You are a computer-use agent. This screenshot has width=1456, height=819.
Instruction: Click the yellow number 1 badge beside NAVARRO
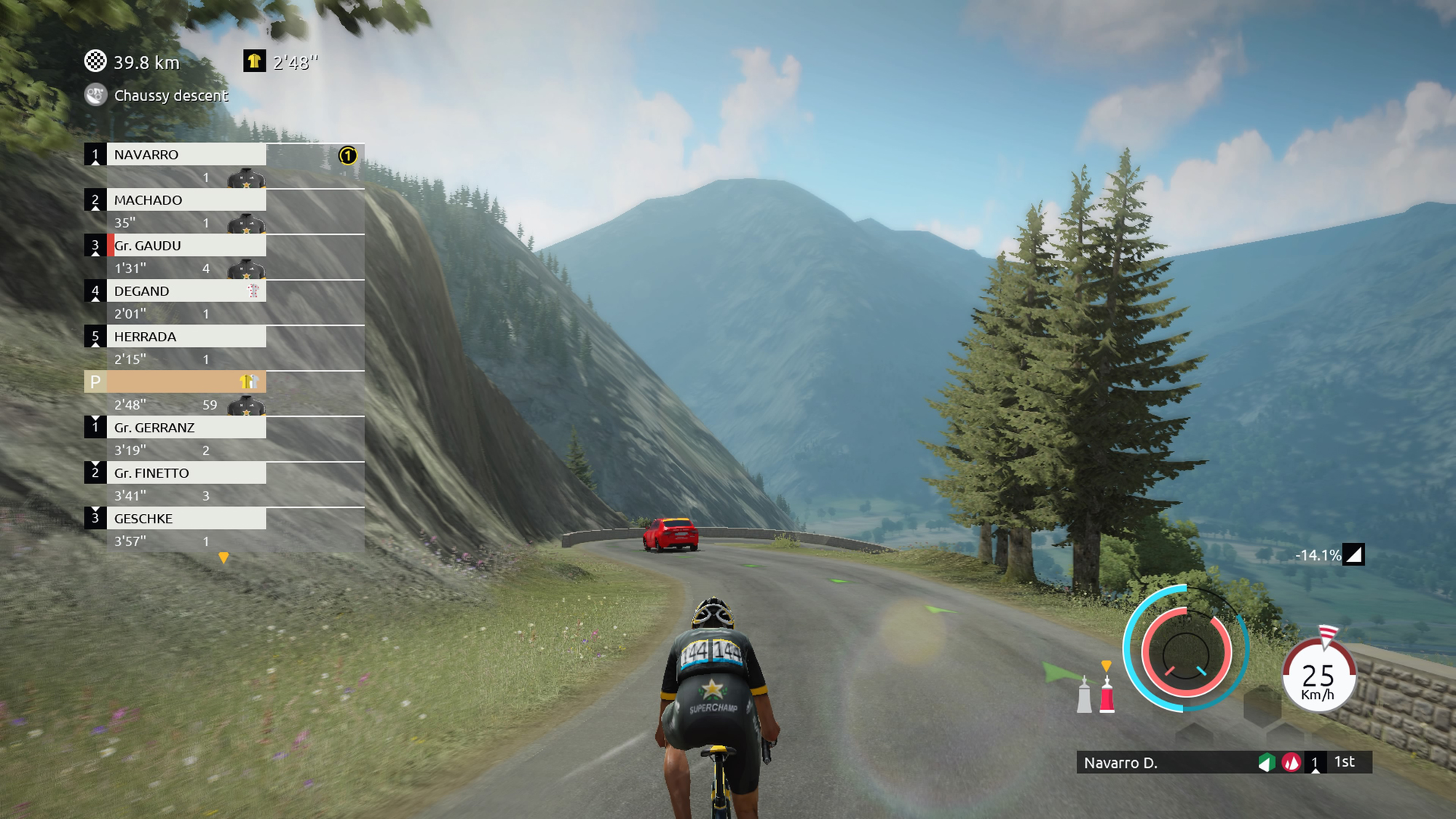348,155
